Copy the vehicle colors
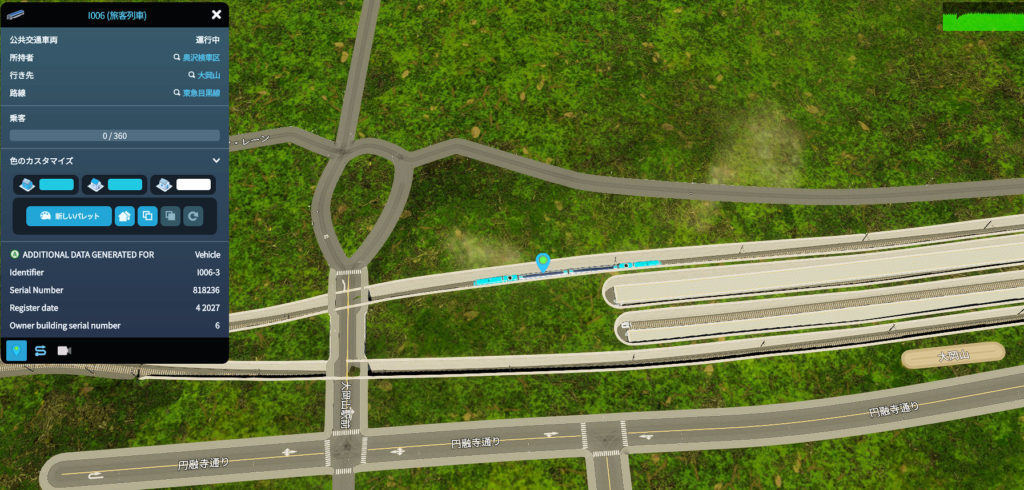1024x490 pixels. 147,215
